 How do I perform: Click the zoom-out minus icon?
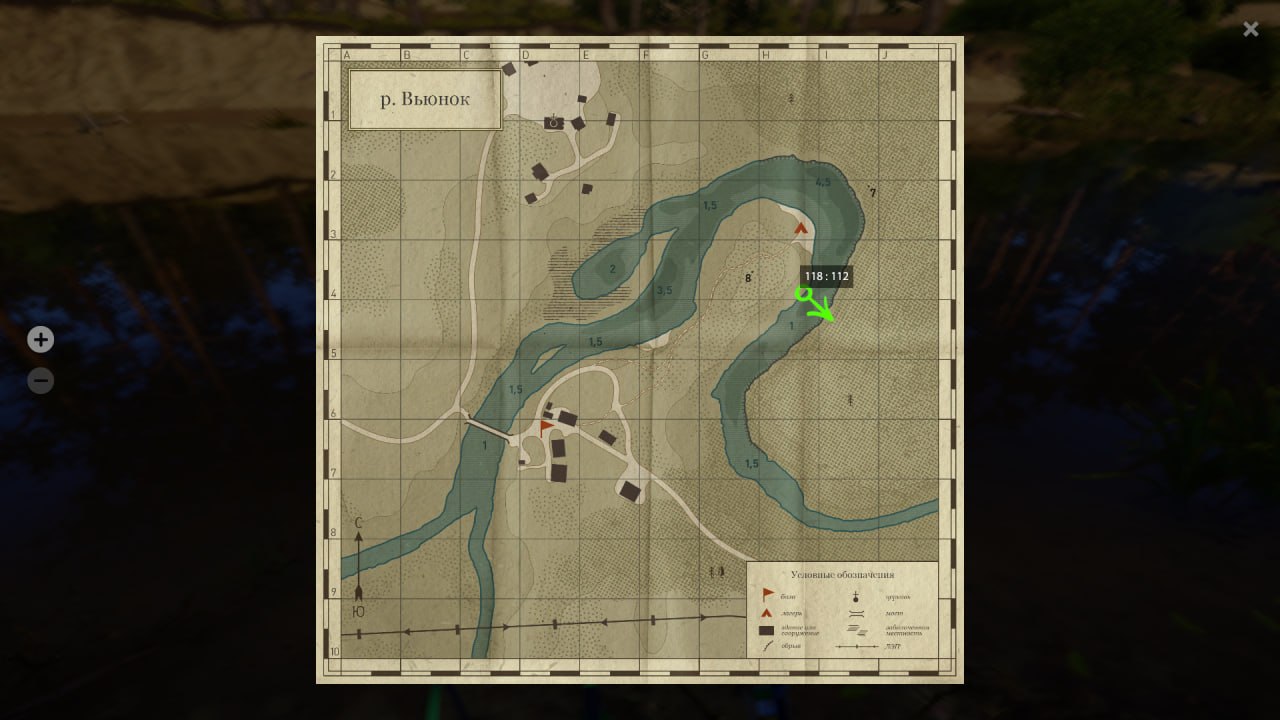tap(40, 381)
